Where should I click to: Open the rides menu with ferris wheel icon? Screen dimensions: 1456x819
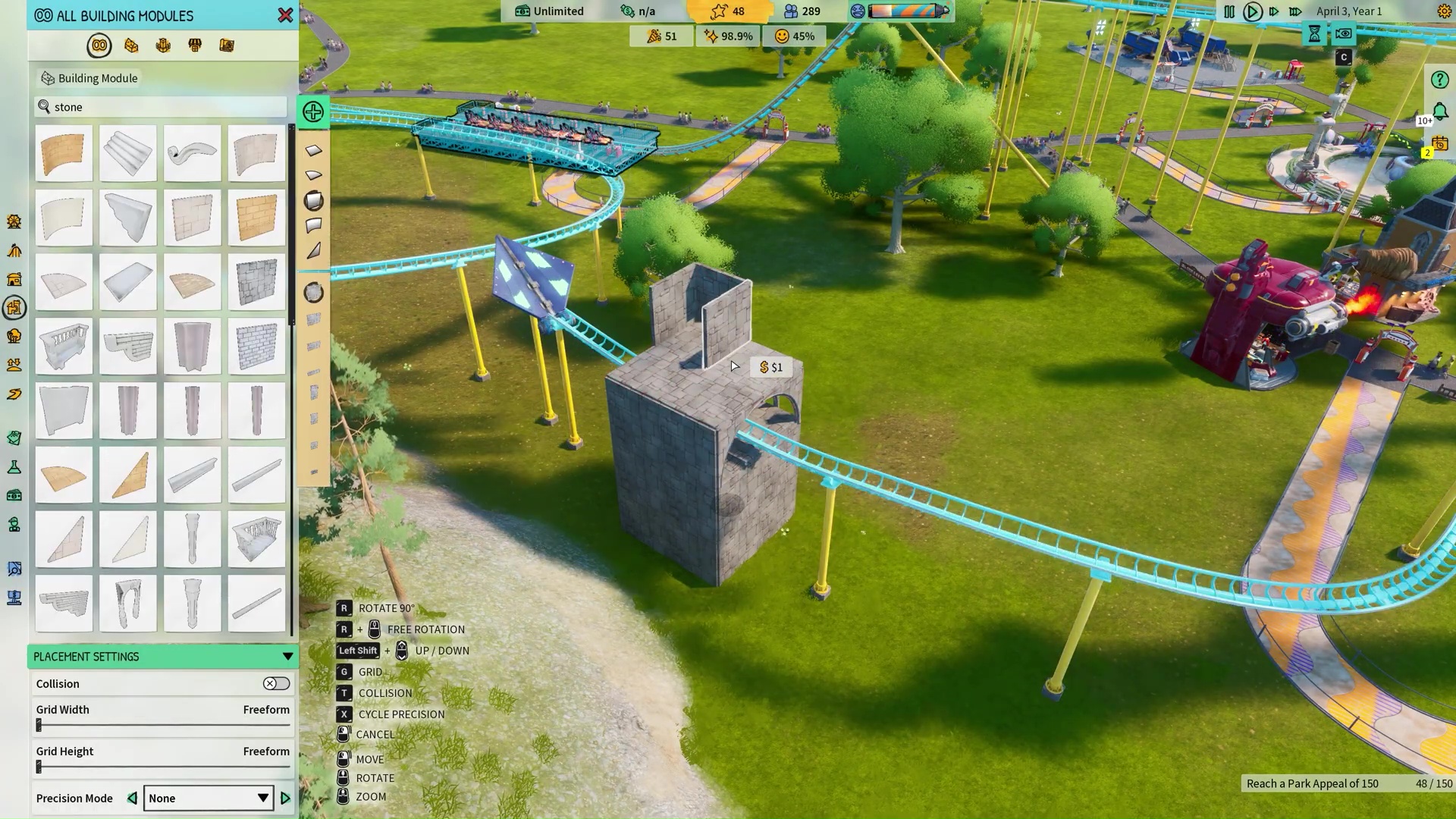(14, 221)
